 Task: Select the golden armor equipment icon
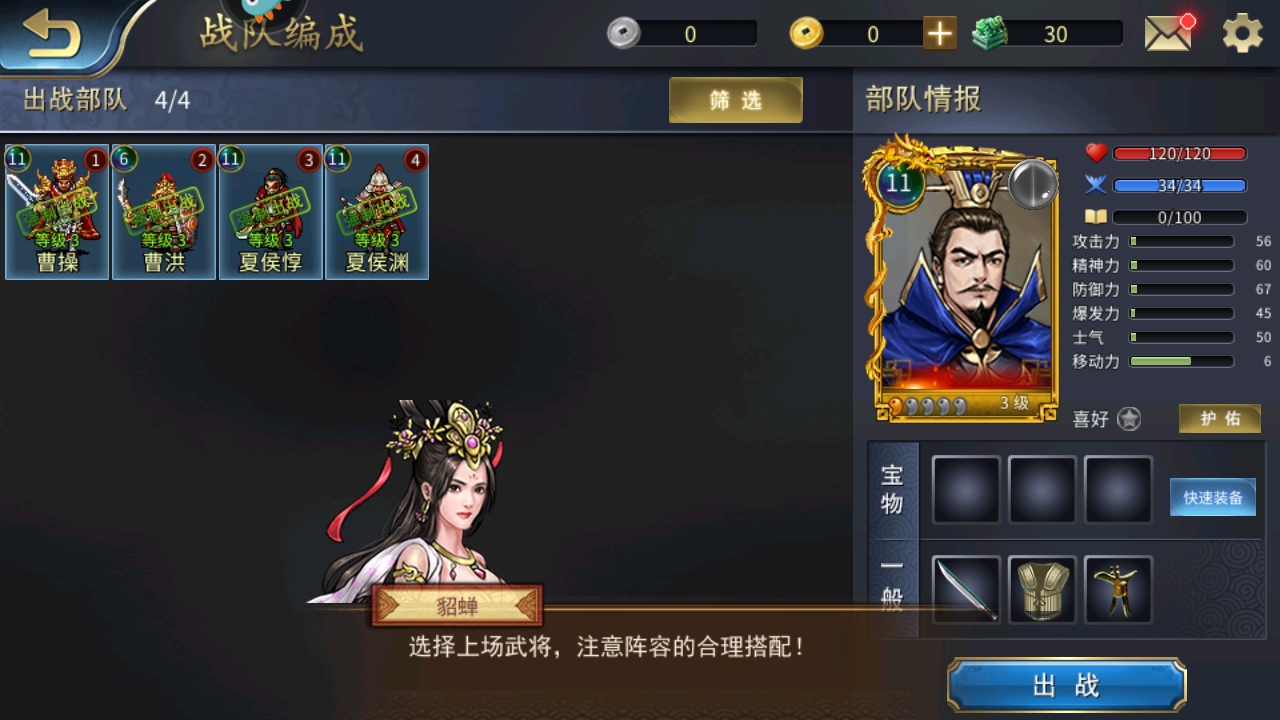pos(1042,590)
